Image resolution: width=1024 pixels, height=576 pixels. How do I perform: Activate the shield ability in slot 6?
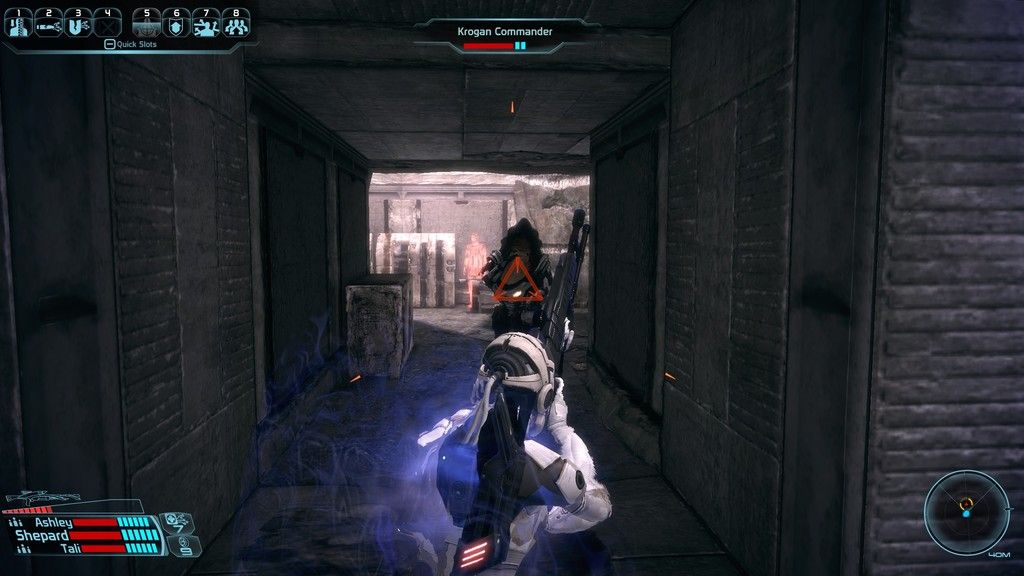tap(176, 24)
